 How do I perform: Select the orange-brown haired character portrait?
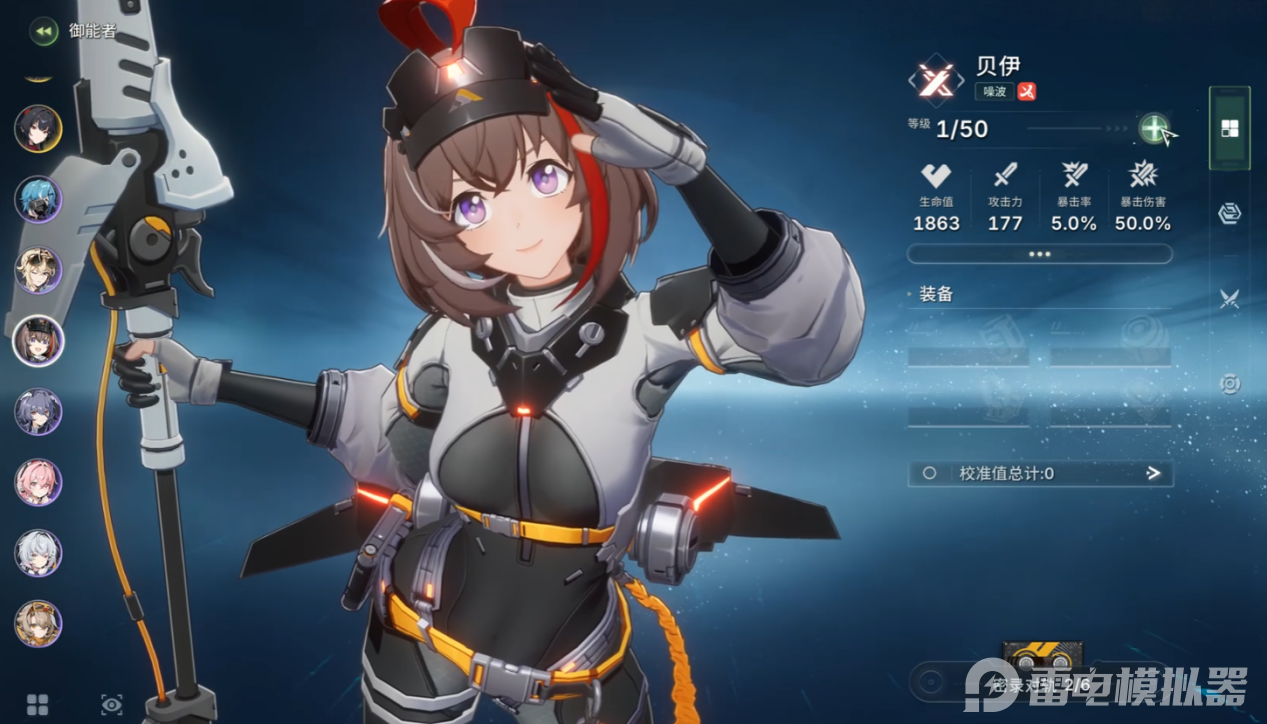[38, 624]
